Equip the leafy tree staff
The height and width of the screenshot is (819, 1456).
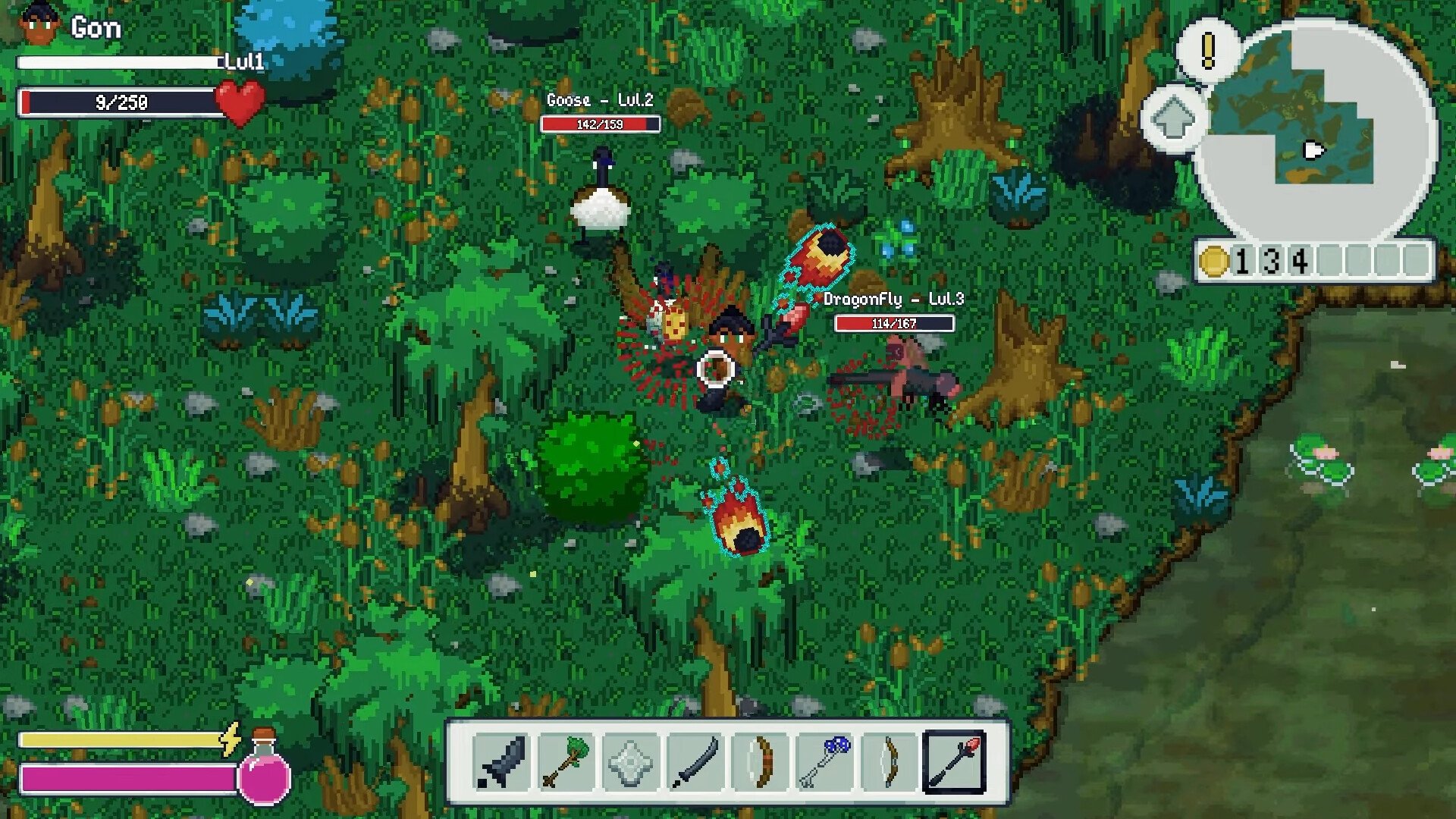click(566, 761)
